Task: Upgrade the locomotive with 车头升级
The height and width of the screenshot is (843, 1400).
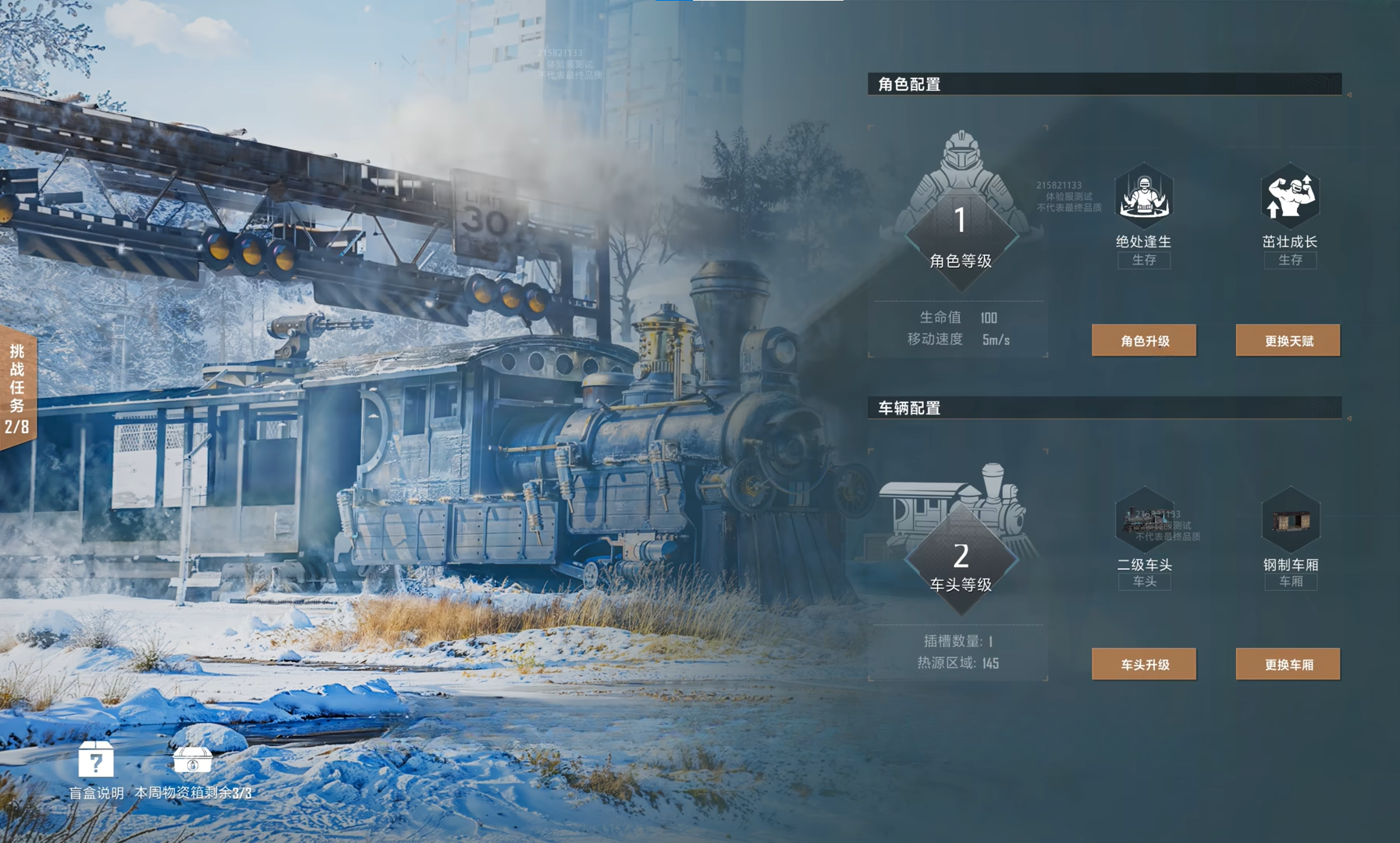Action: (1143, 664)
